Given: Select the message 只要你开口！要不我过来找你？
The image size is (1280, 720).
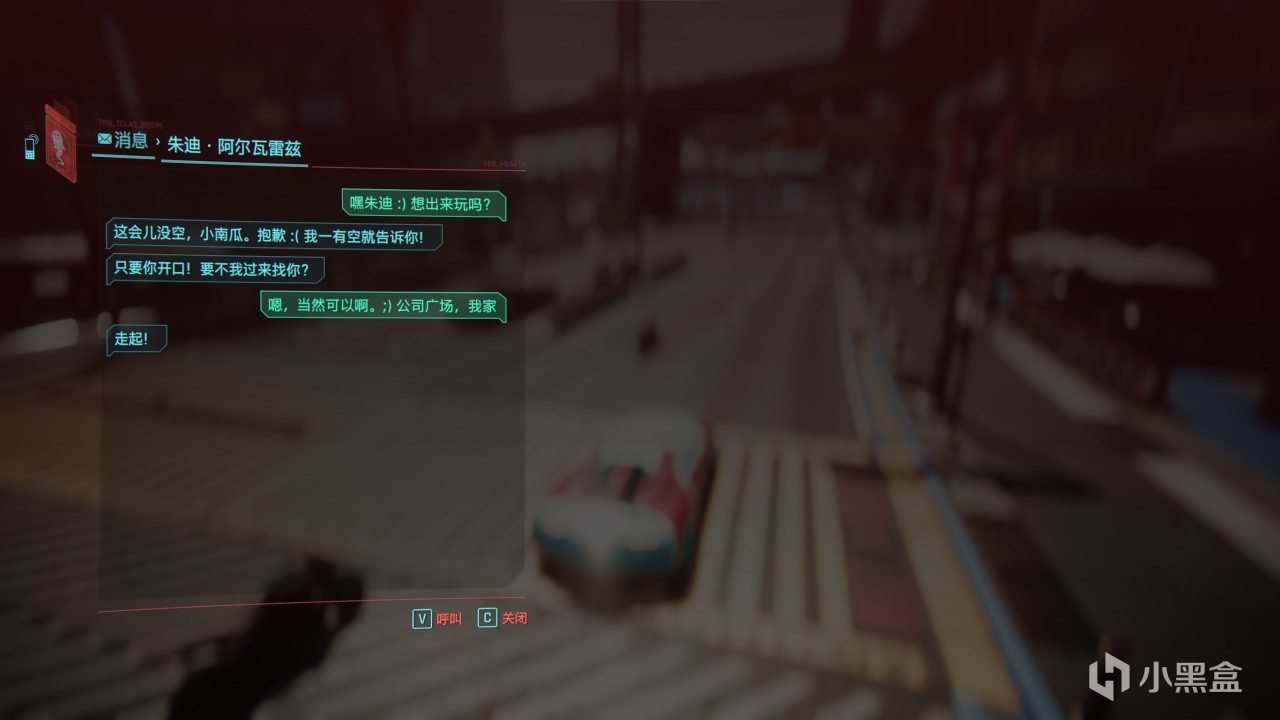Looking at the screenshot, I should click(x=215, y=269).
